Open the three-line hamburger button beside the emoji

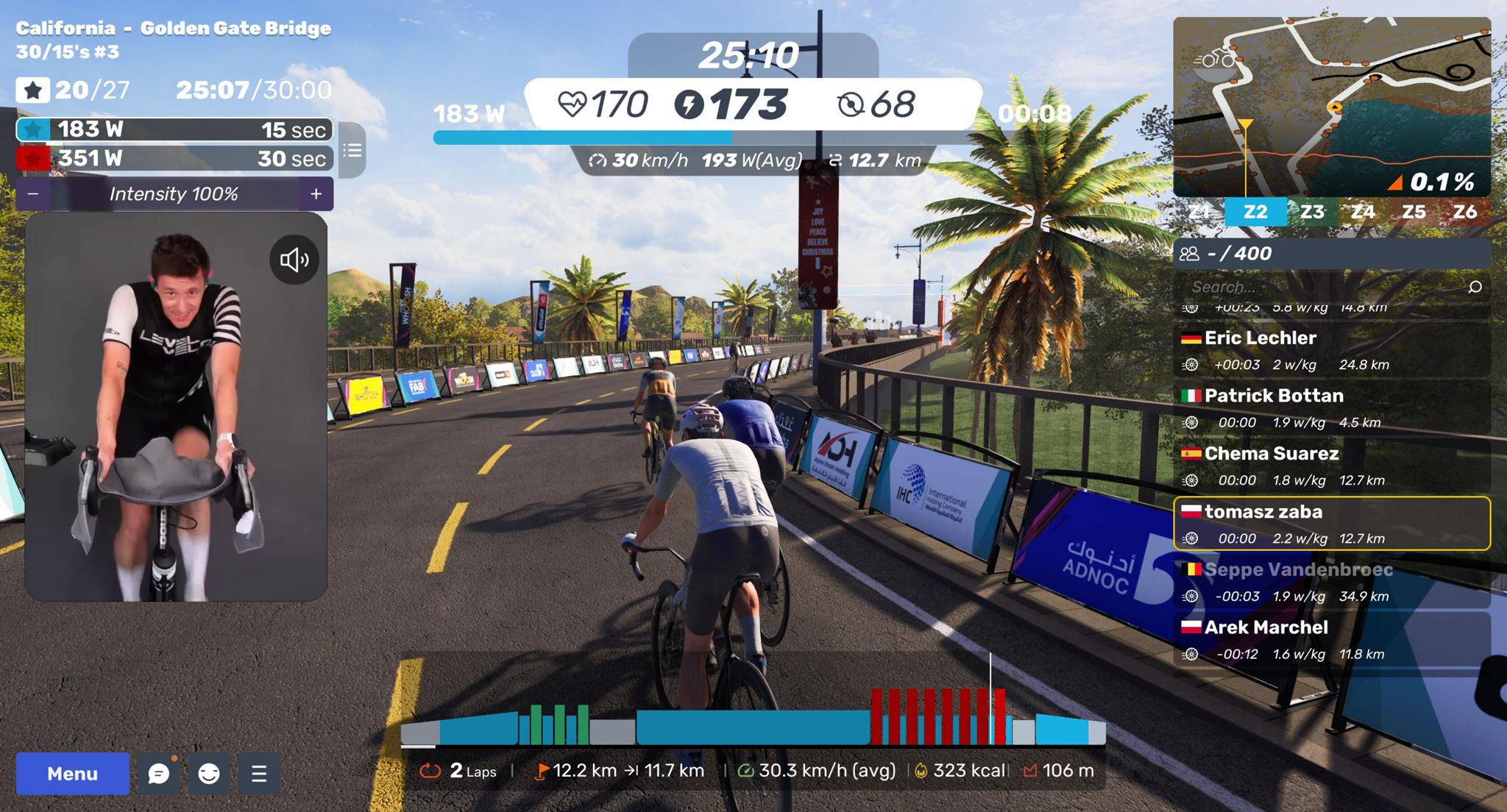click(259, 774)
